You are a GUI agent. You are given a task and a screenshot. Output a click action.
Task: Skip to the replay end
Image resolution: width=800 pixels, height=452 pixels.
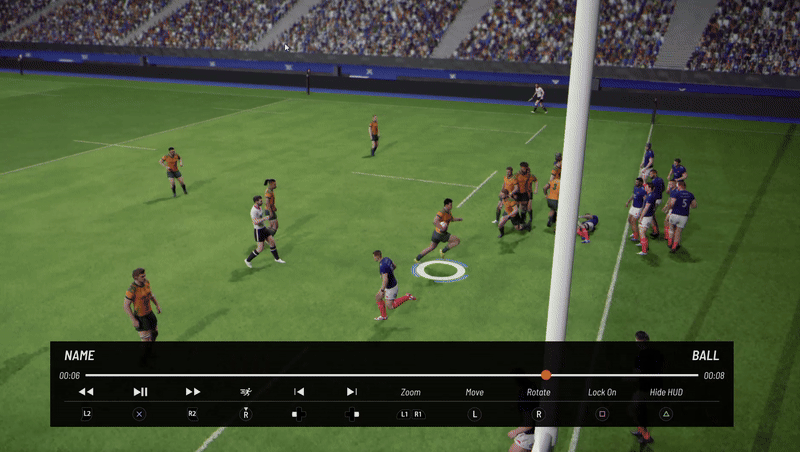tap(351, 392)
